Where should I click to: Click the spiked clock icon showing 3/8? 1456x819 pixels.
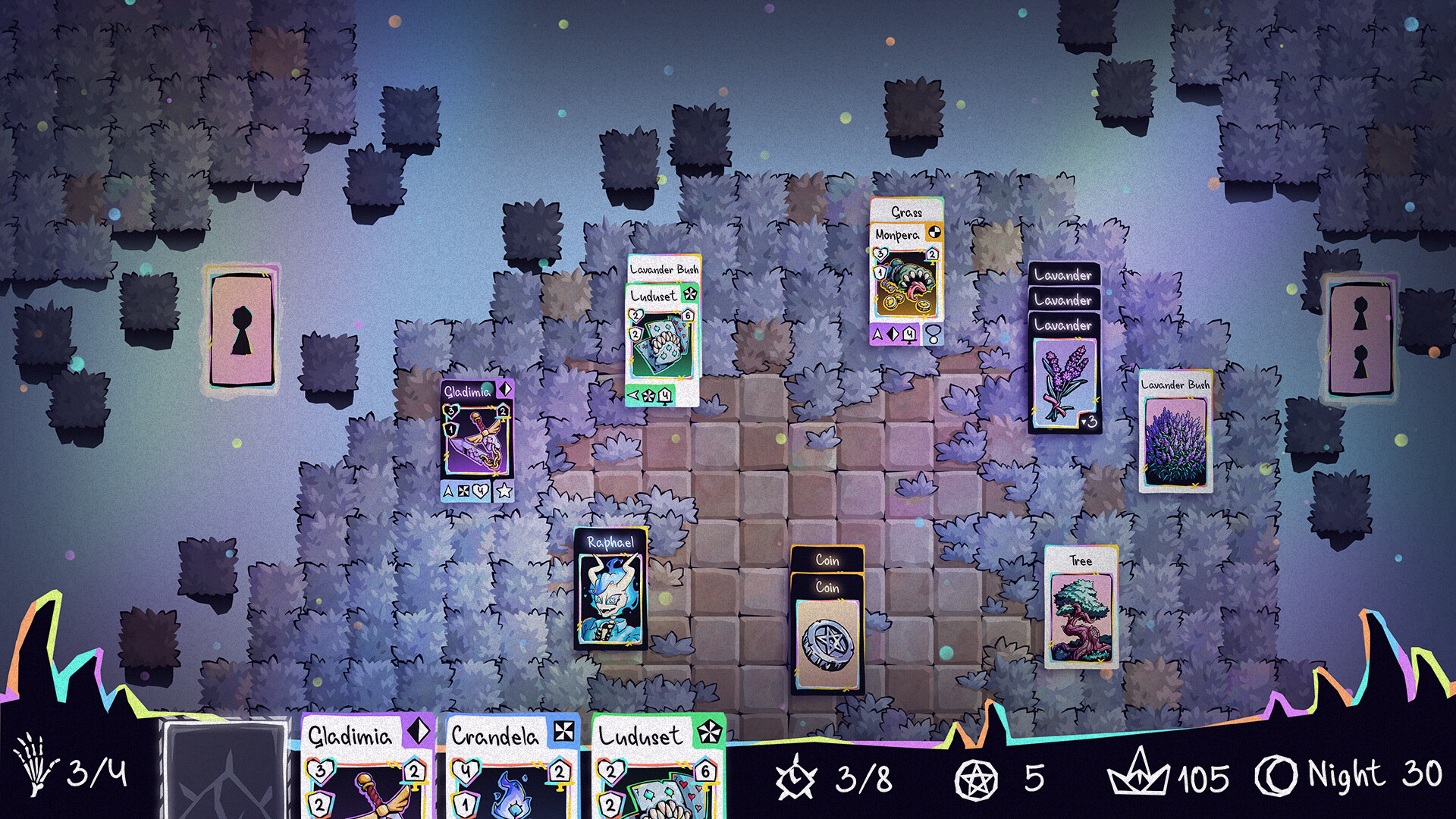click(x=794, y=777)
